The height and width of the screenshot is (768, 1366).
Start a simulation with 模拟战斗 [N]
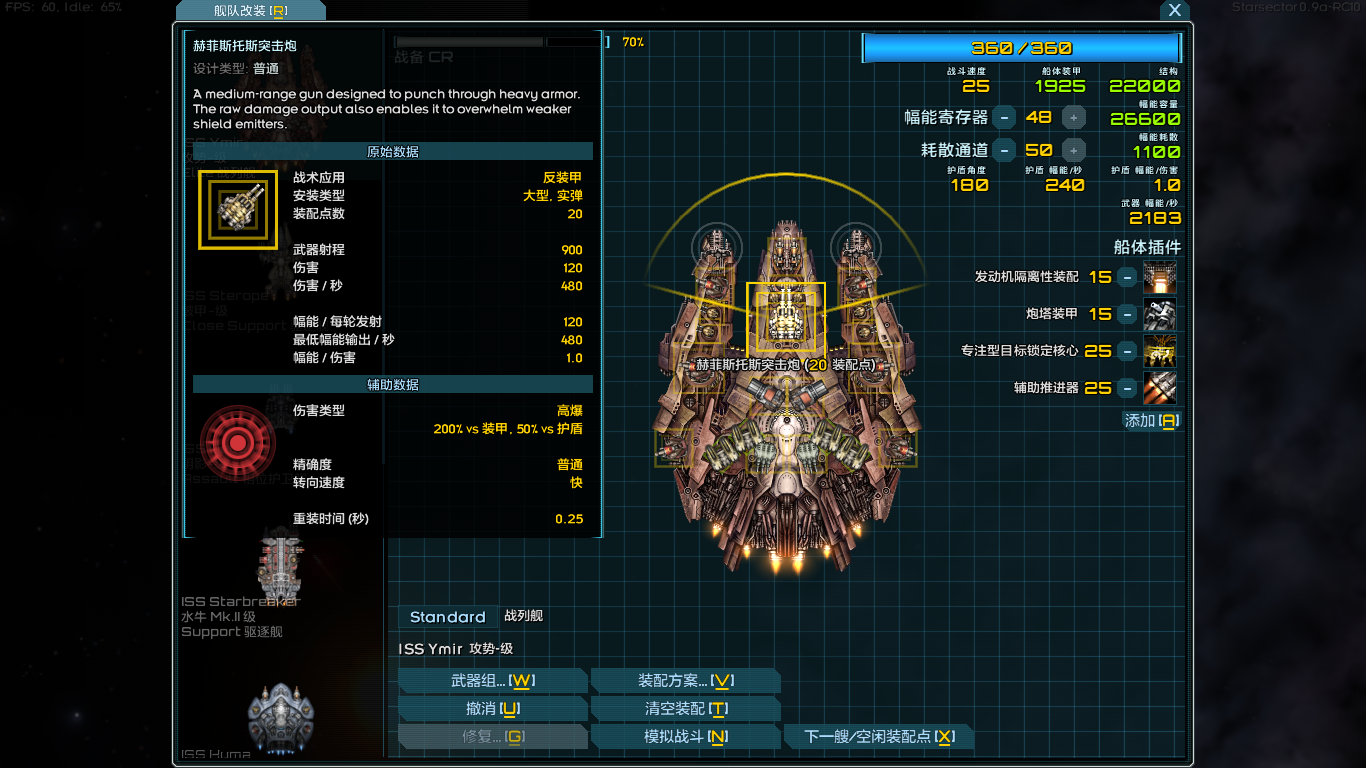[687, 736]
